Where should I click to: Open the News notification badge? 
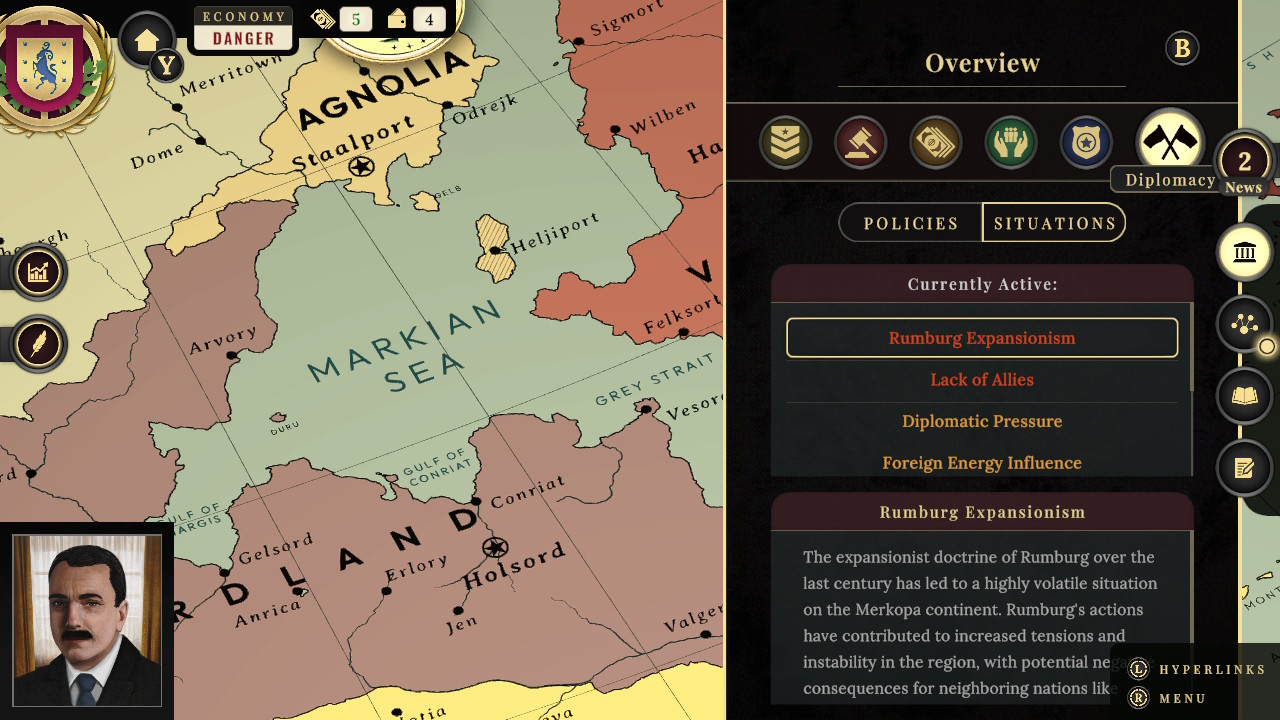(1243, 160)
